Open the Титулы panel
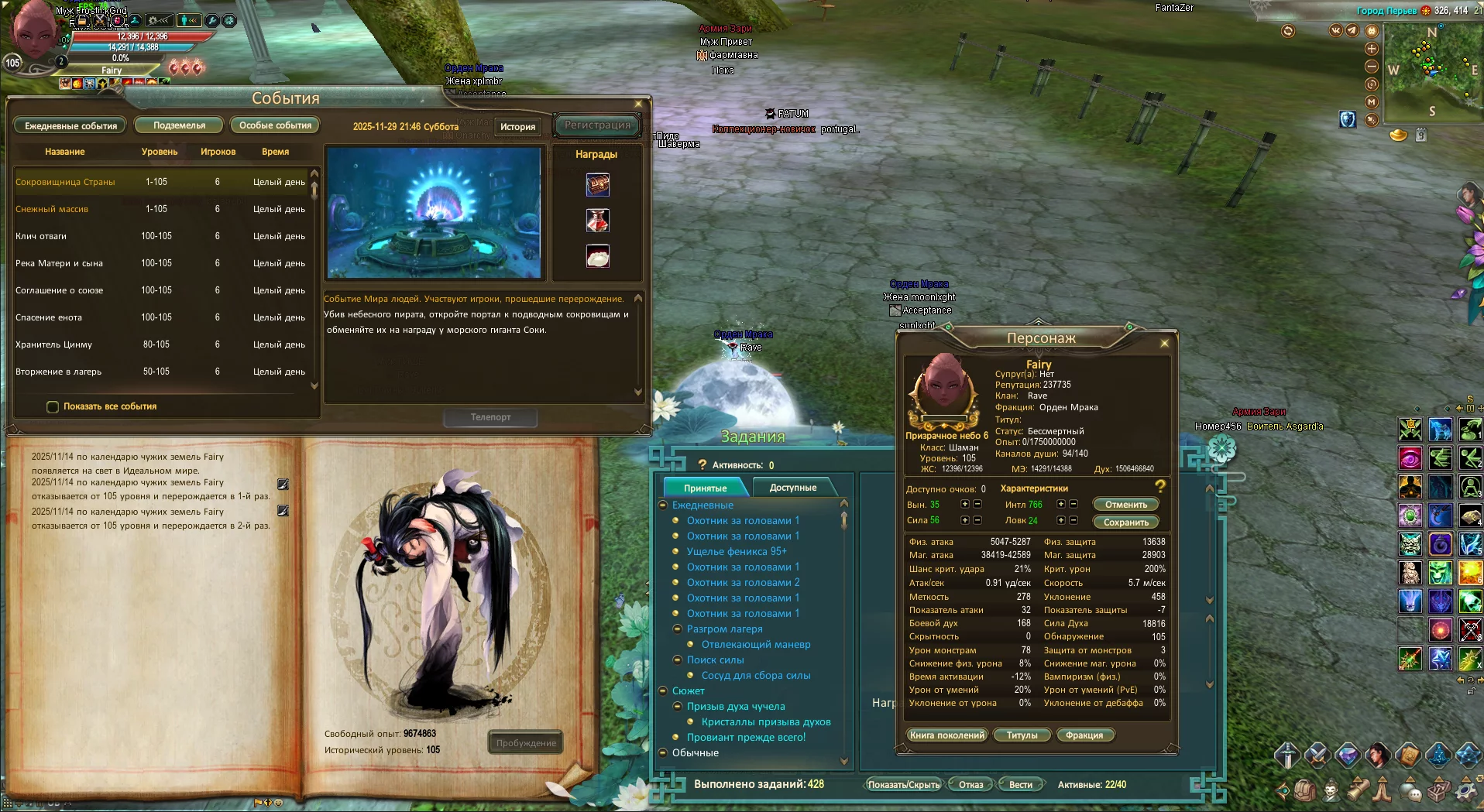 1022,735
